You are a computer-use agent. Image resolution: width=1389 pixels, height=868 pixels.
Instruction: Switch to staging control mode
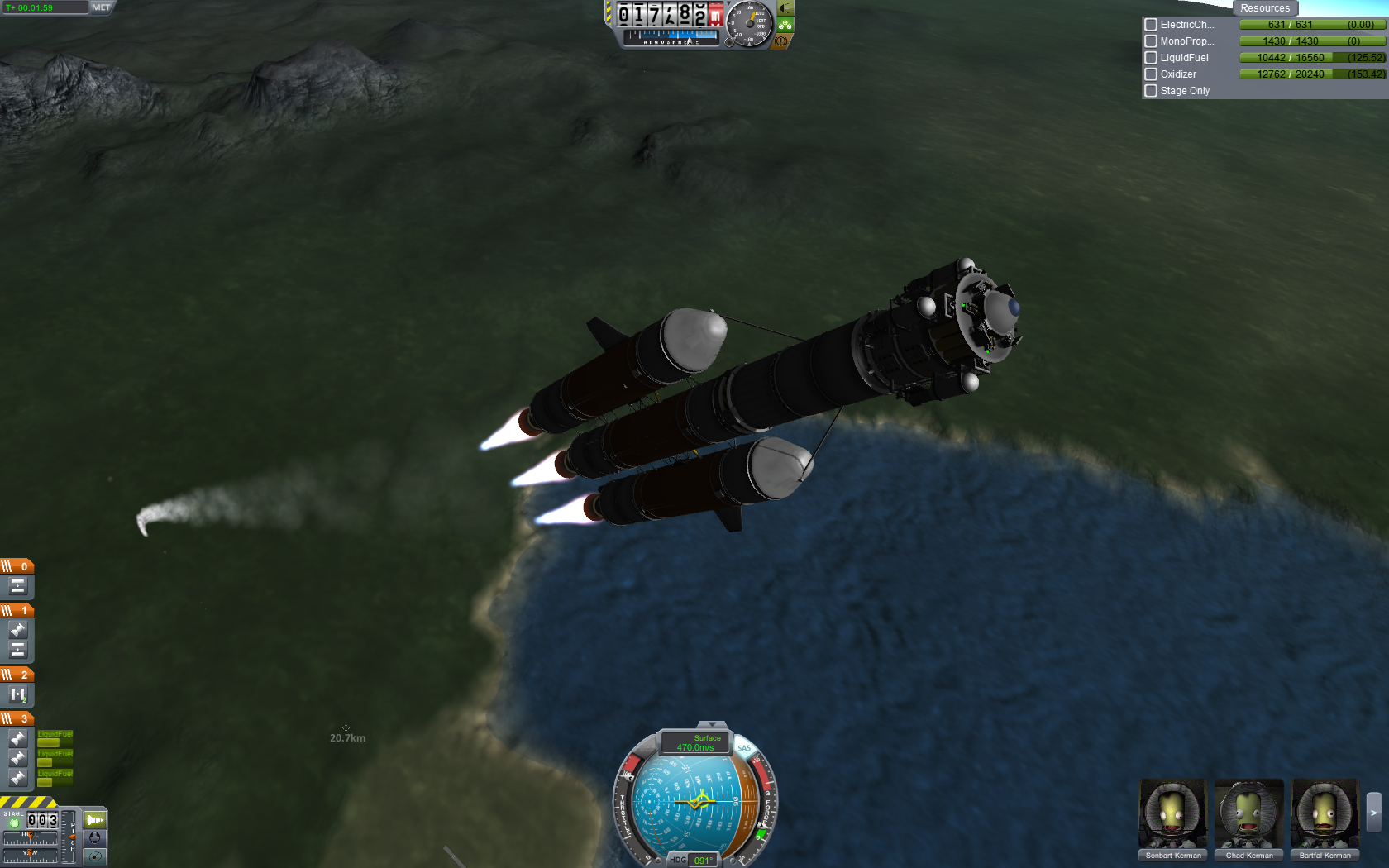(x=94, y=820)
